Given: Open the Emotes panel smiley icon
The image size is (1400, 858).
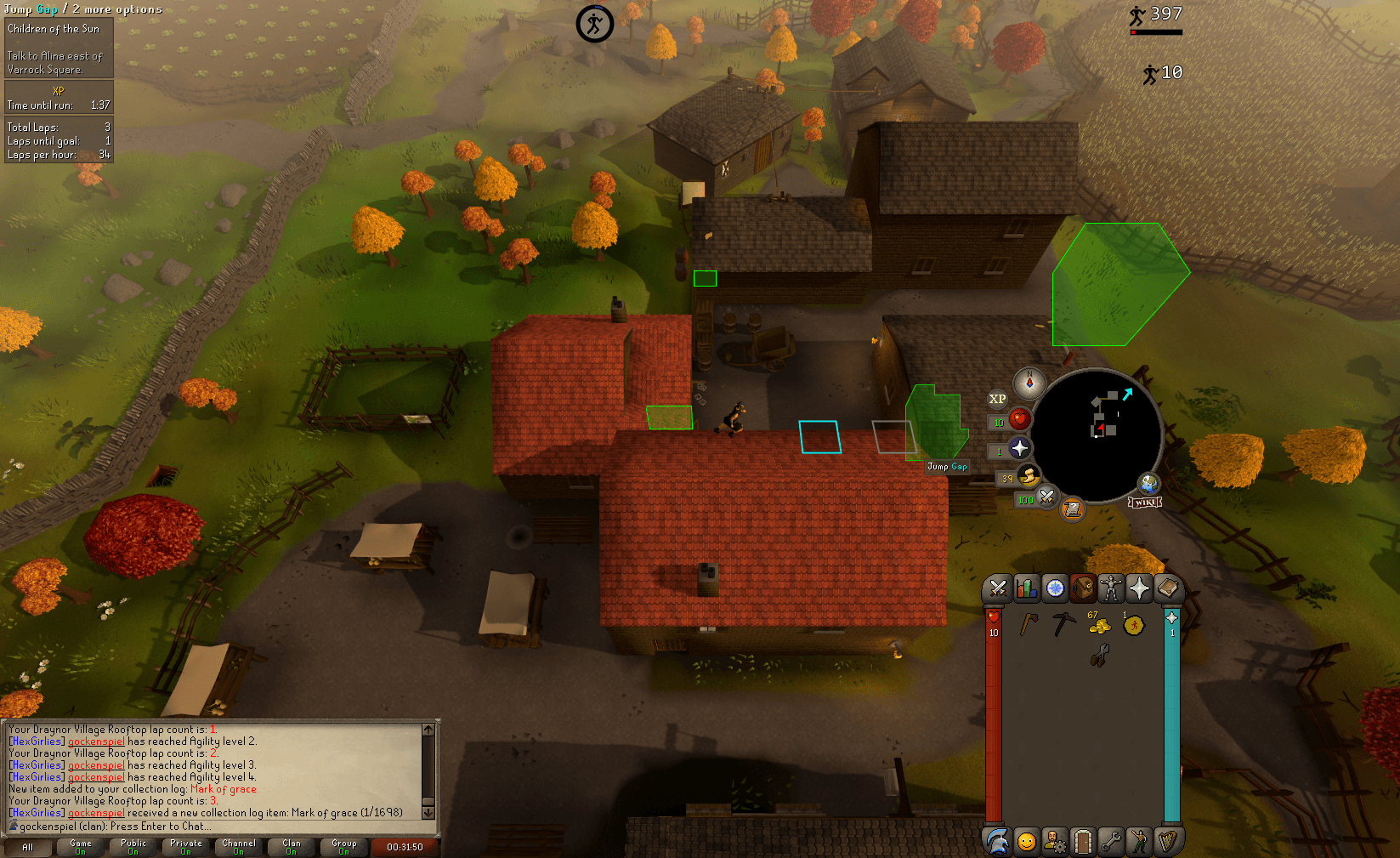Looking at the screenshot, I should click(x=1026, y=840).
